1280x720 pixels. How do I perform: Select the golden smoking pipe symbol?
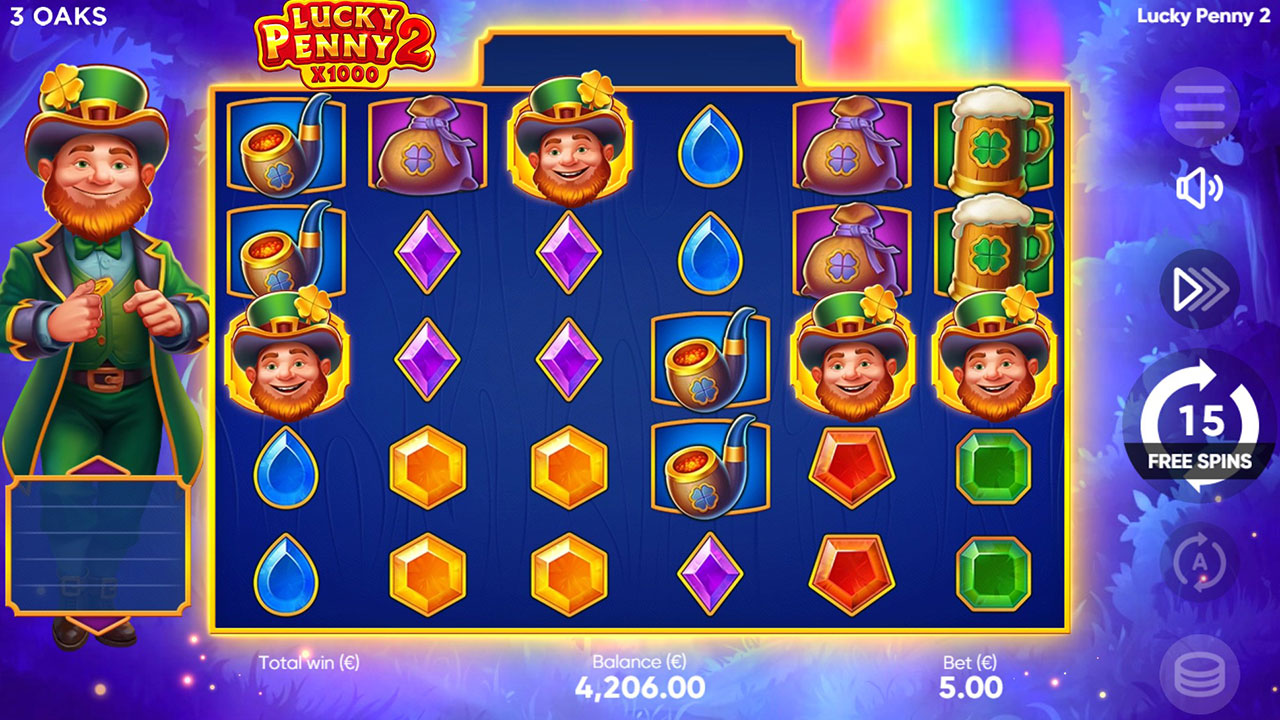click(x=283, y=145)
